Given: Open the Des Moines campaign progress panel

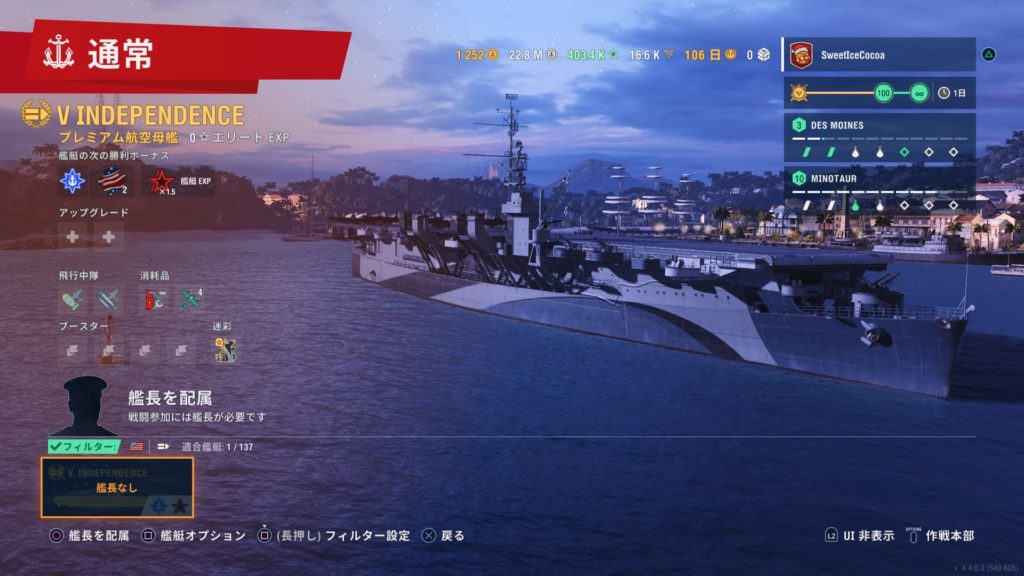Looking at the screenshot, I should [878, 138].
